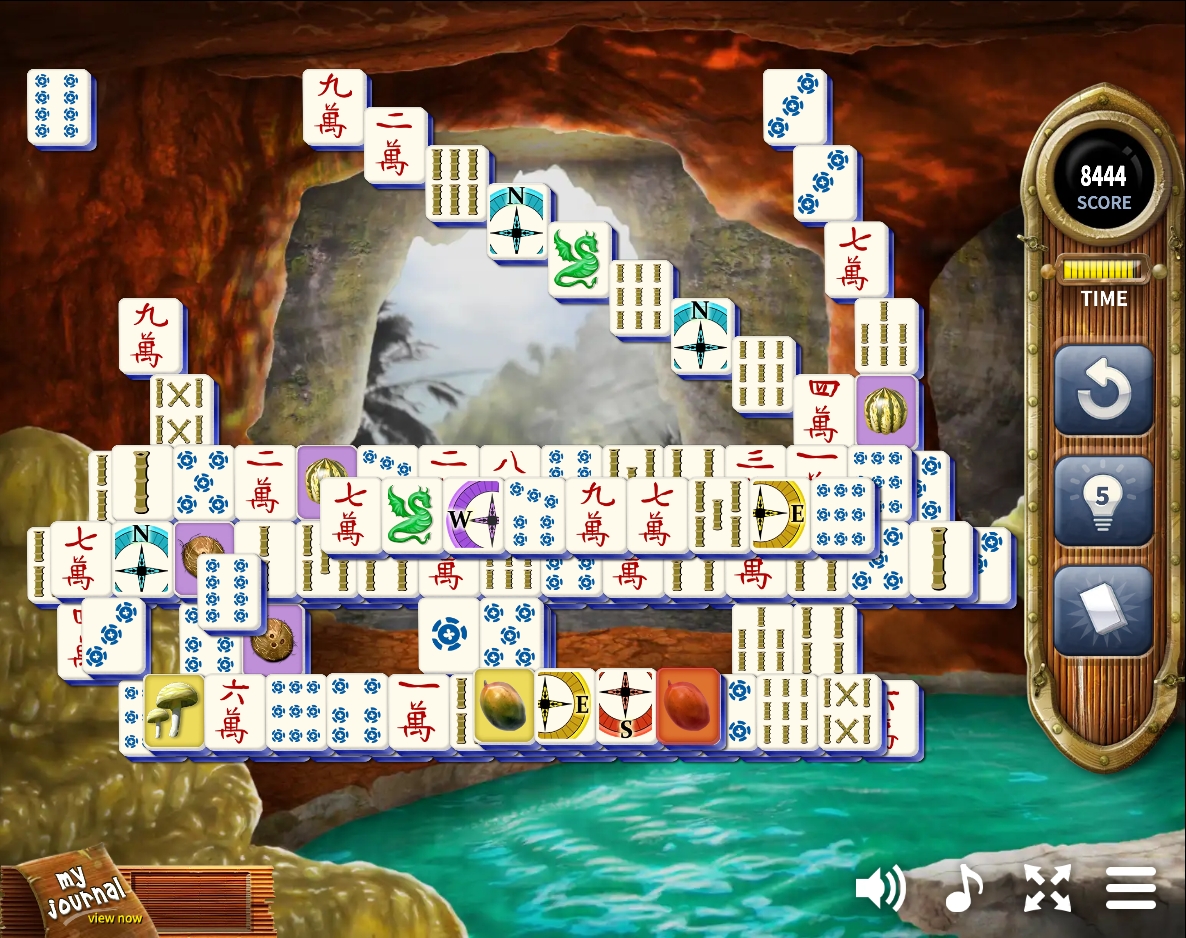Undo the last move with the arrow button

1103,391
